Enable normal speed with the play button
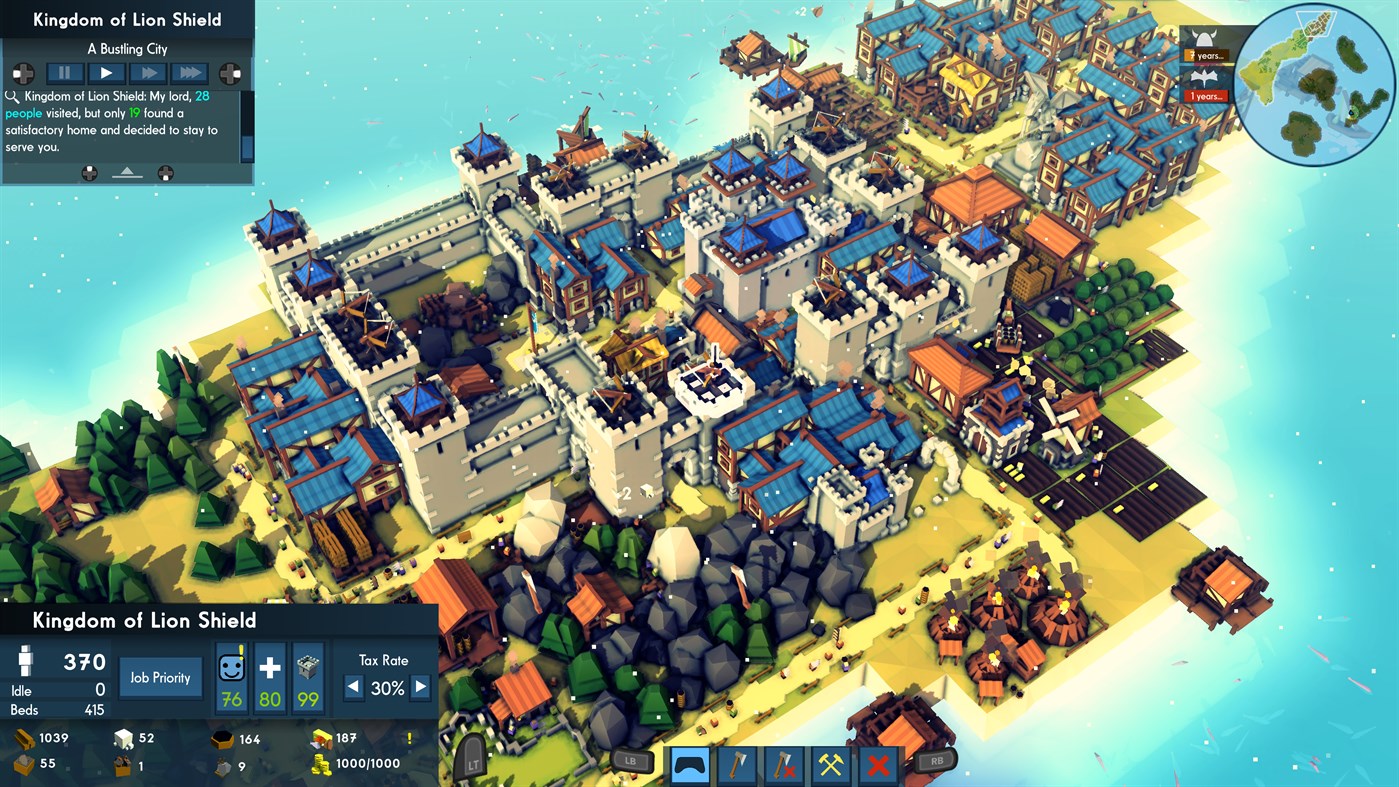The width and height of the screenshot is (1399, 787). [x=105, y=72]
